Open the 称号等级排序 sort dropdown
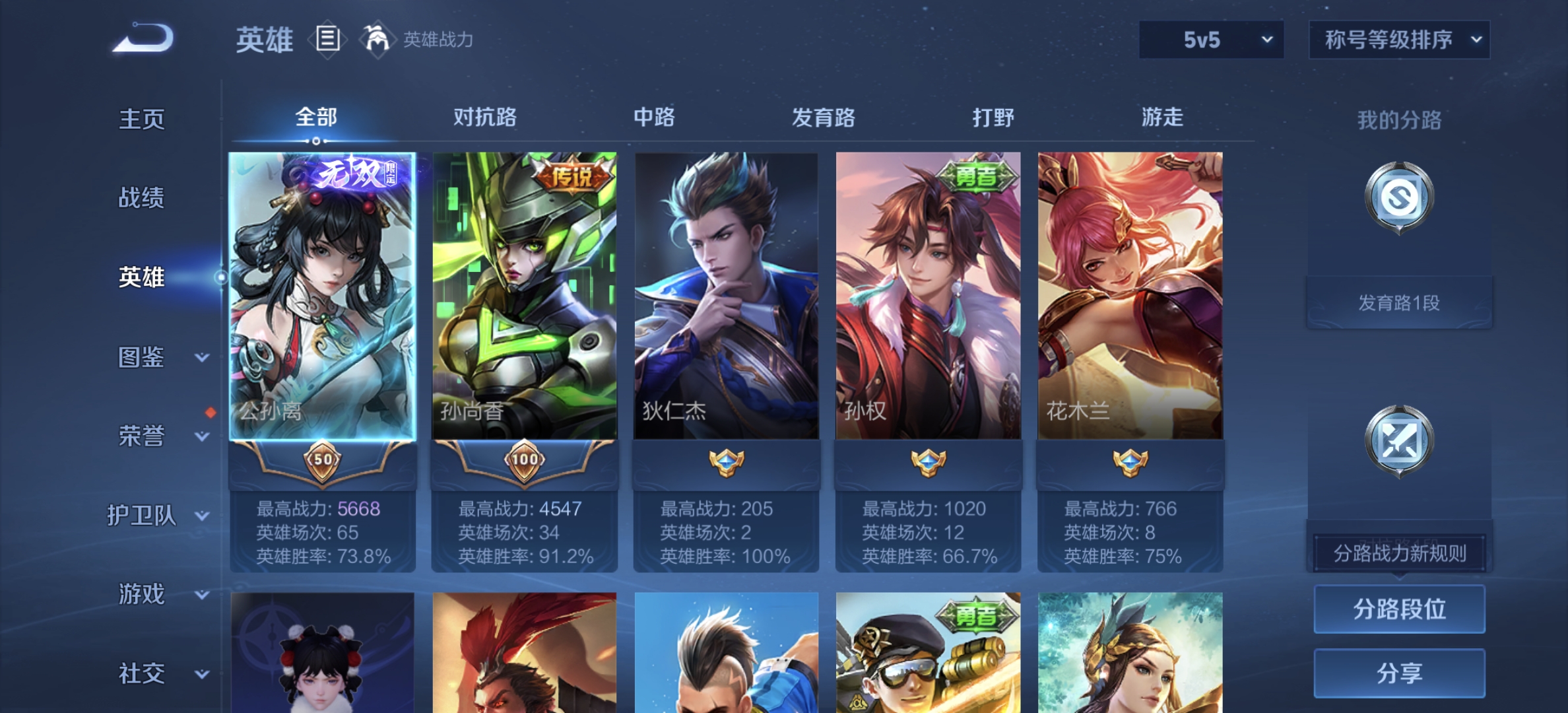 [x=1398, y=40]
